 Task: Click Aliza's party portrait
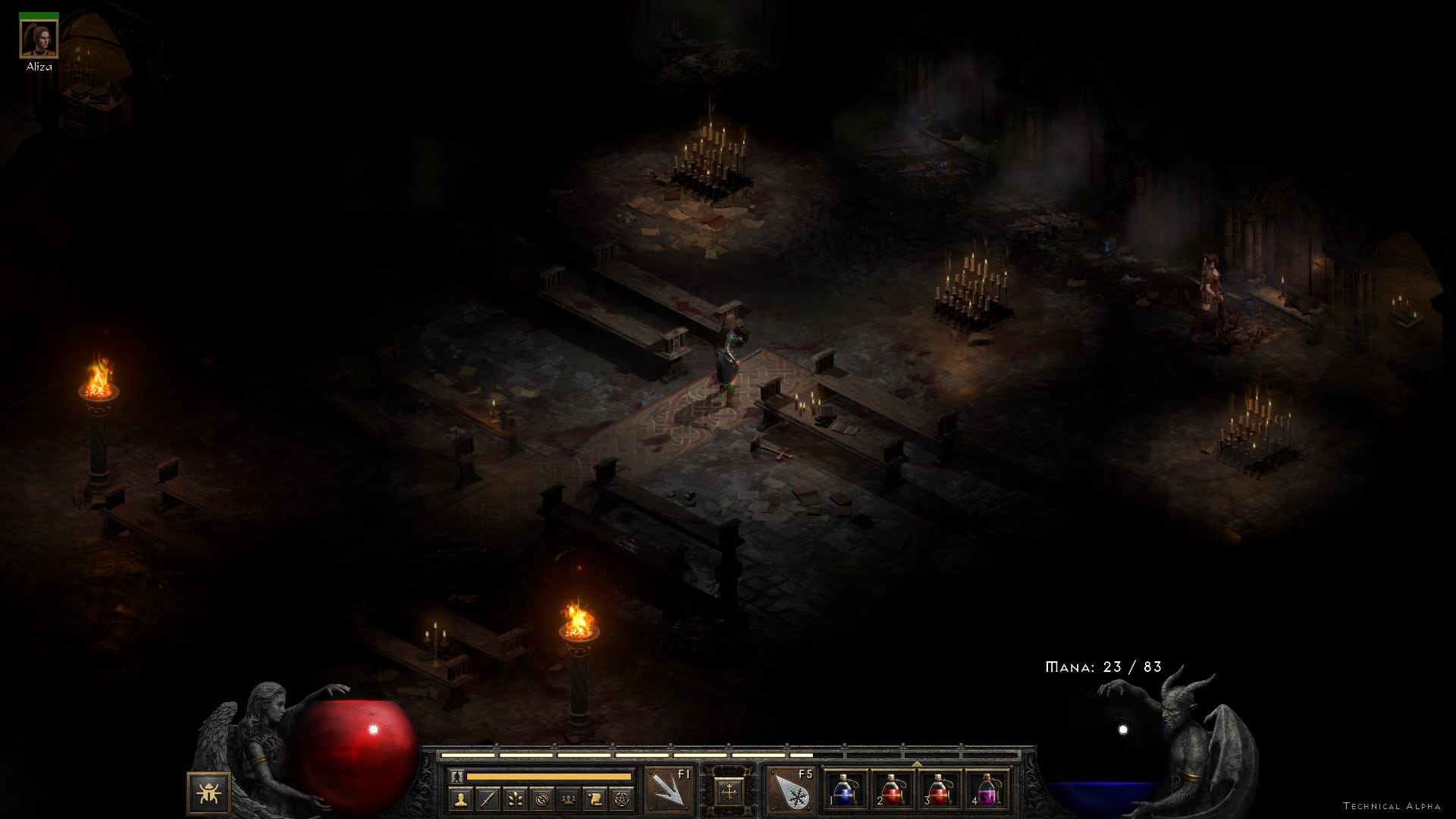(39, 39)
